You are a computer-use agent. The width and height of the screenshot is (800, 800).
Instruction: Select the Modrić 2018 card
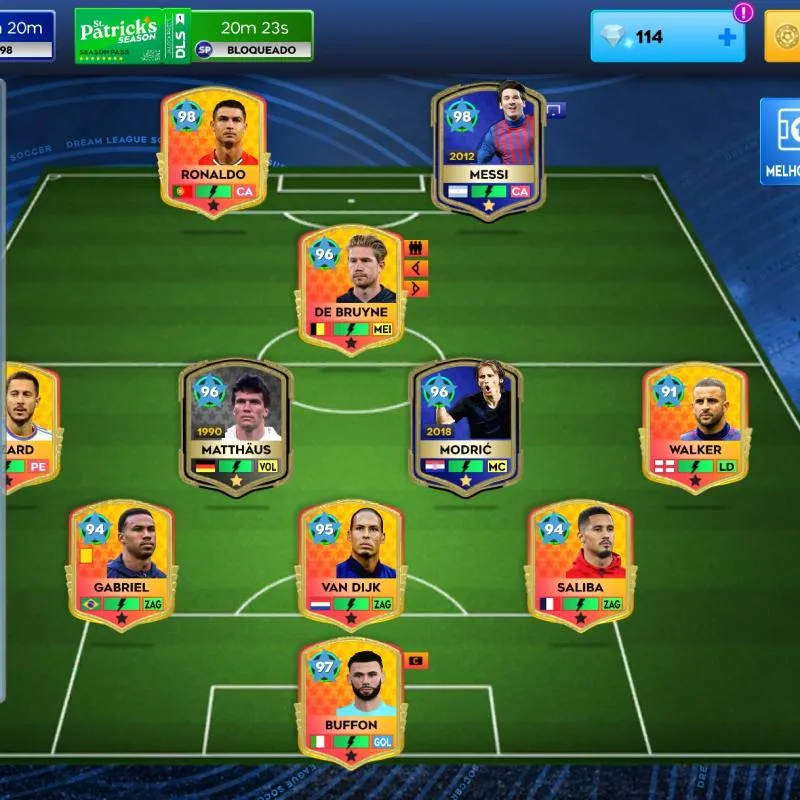tap(465, 425)
